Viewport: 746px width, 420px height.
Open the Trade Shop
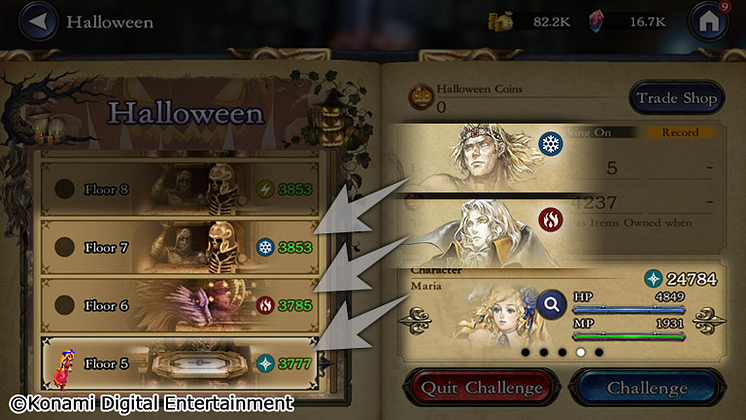pyautogui.click(x=677, y=98)
